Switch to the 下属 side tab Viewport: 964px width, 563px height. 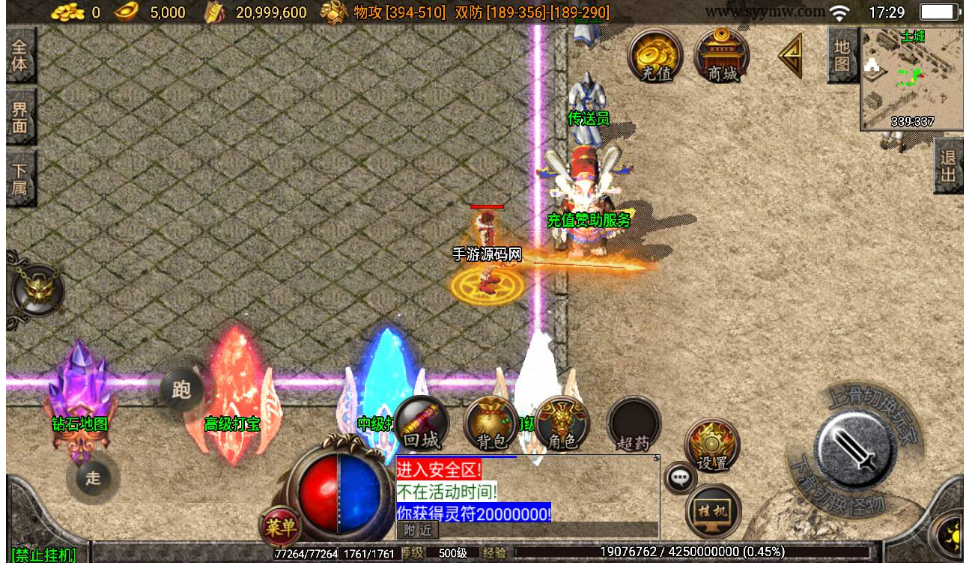tap(20, 178)
